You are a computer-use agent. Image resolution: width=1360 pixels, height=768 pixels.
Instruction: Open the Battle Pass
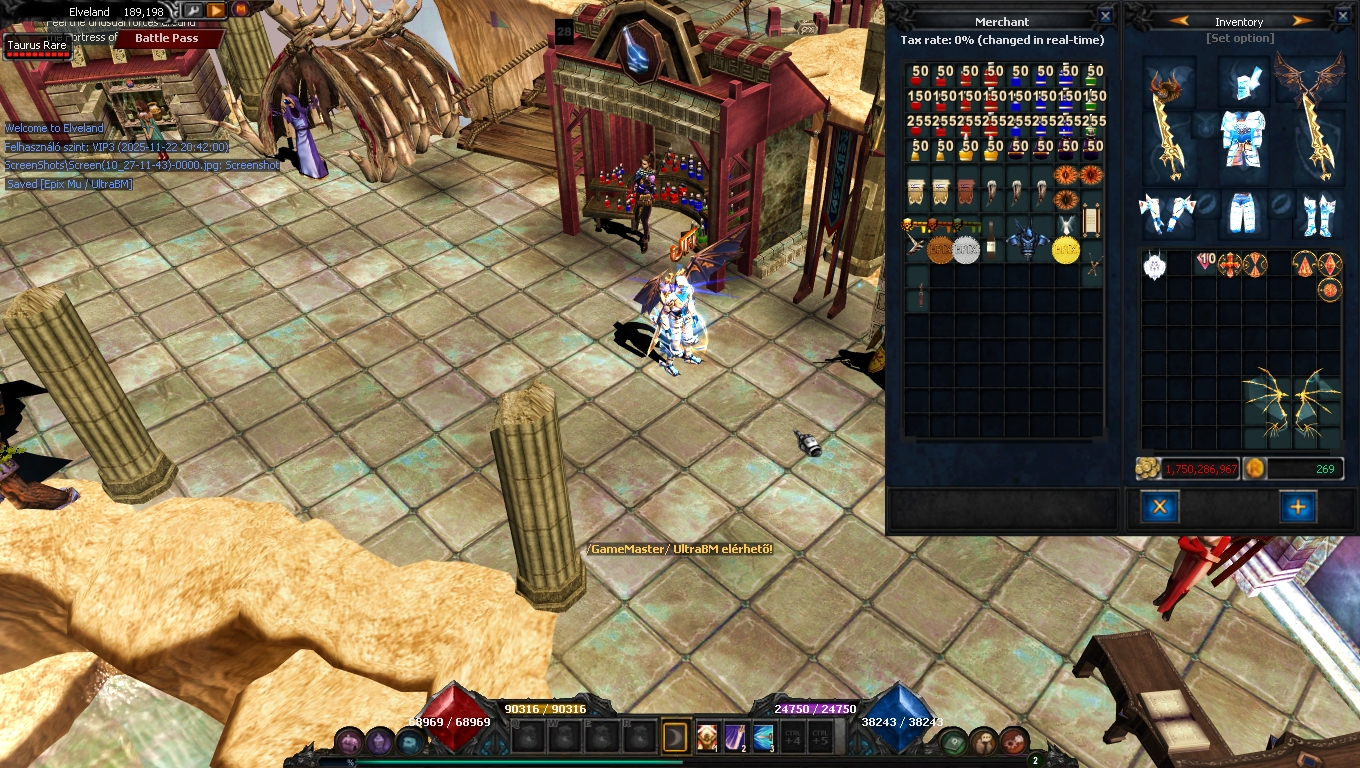[166, 38]
